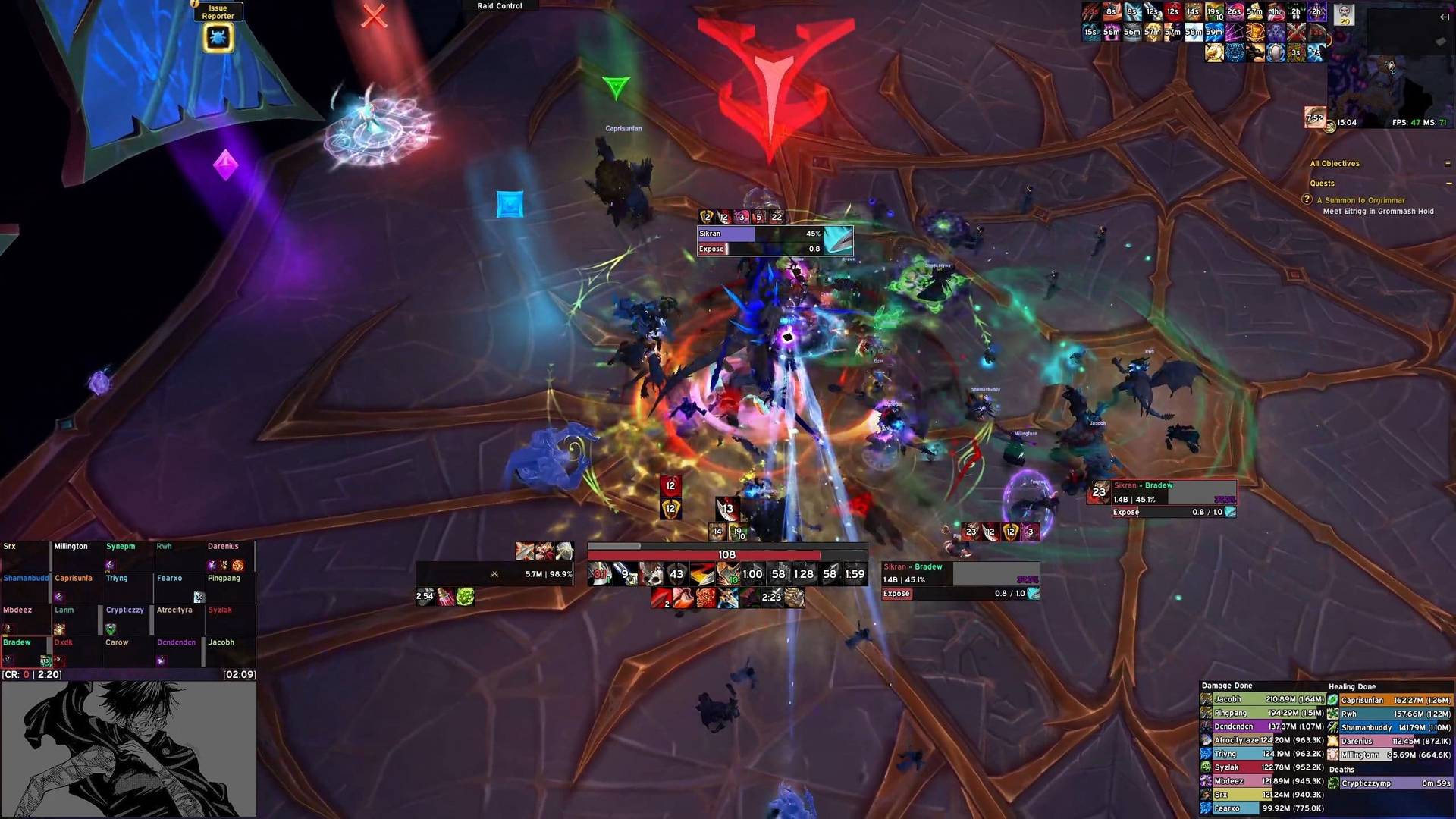Click the red X raid marker
The image size is (1456, 819).
374,17
